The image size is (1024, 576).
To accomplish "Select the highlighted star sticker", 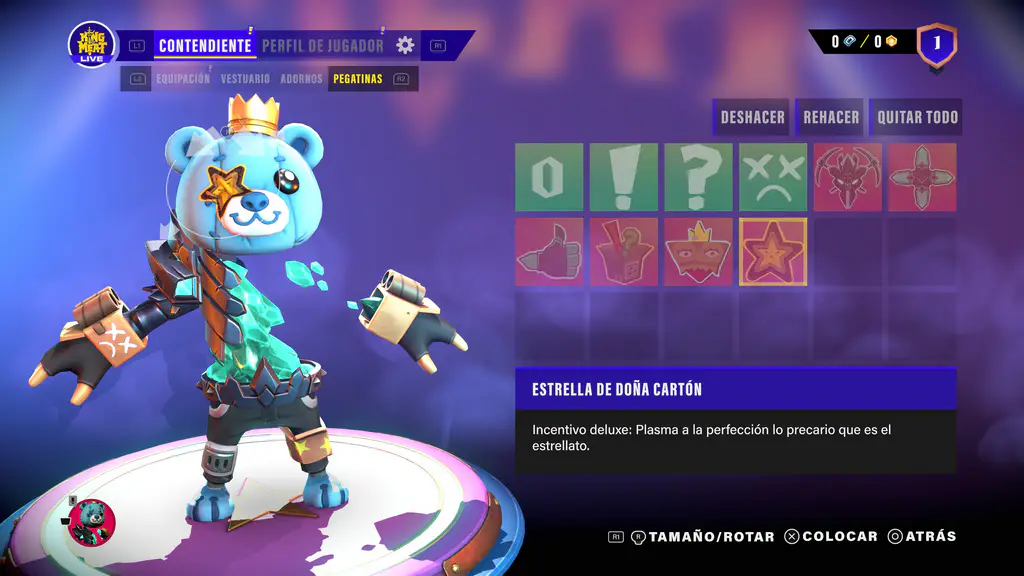I will (x=773, y=252).
